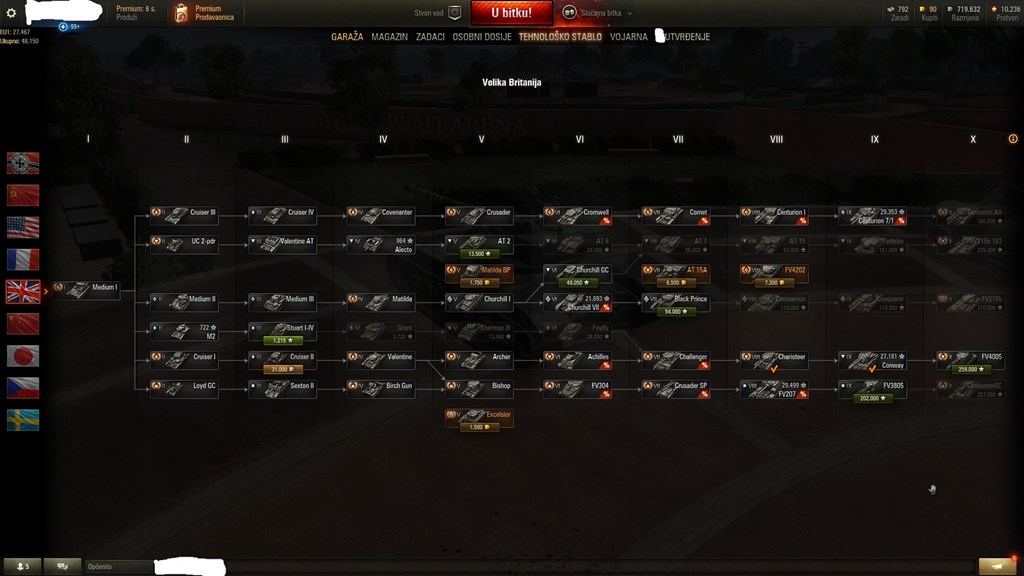1024x576 pixels.
Task: Open the Premium Prodavaonica shop
Action: (x=205, y=13)
